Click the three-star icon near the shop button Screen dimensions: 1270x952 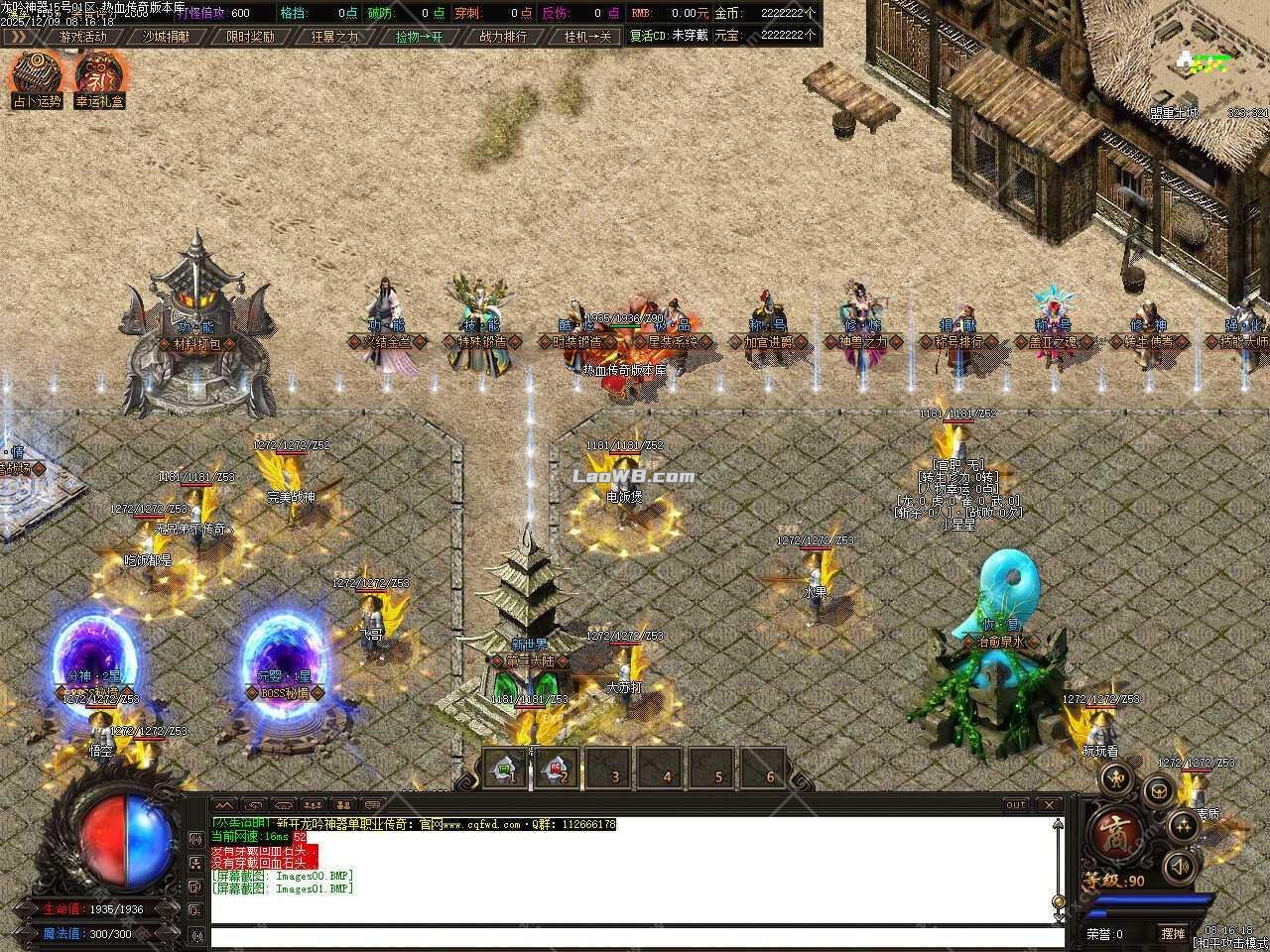click(1182, 826)
